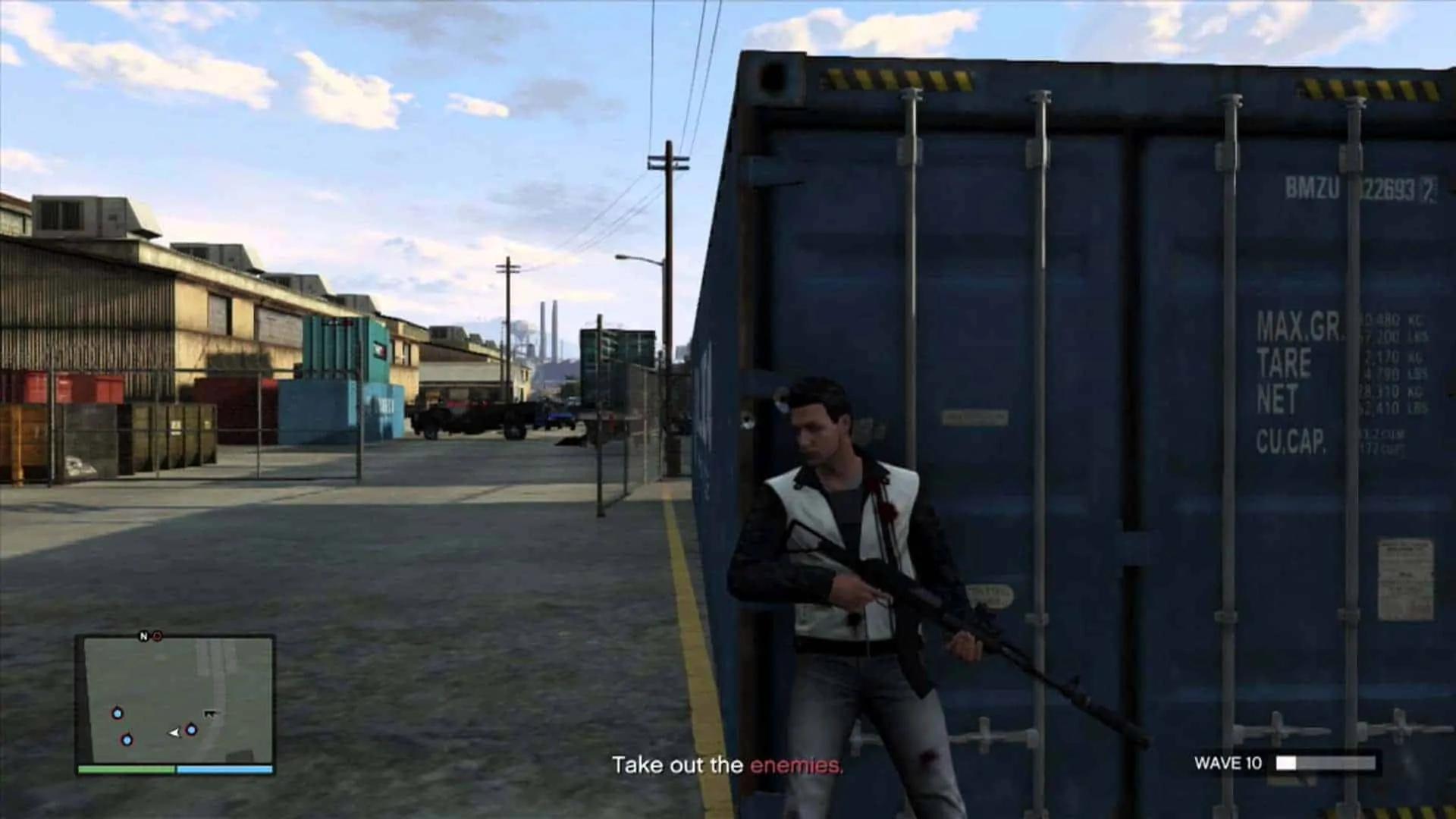This screenshot has width=1456, height=819.
Task: Click the lower blue enemy blip on minimap
Action: click(127, 741)
